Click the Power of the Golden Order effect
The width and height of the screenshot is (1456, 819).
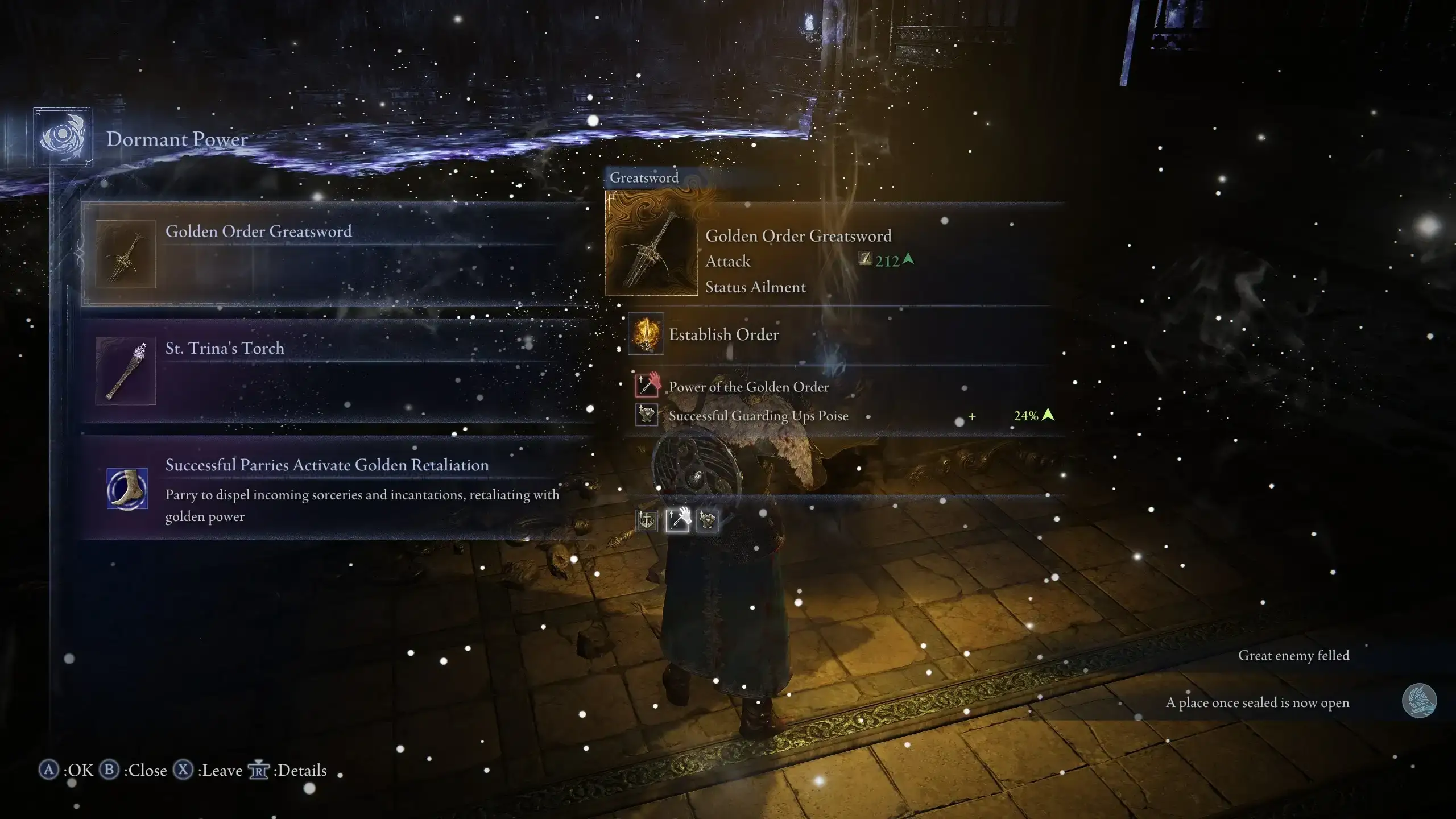click(748, 387)
